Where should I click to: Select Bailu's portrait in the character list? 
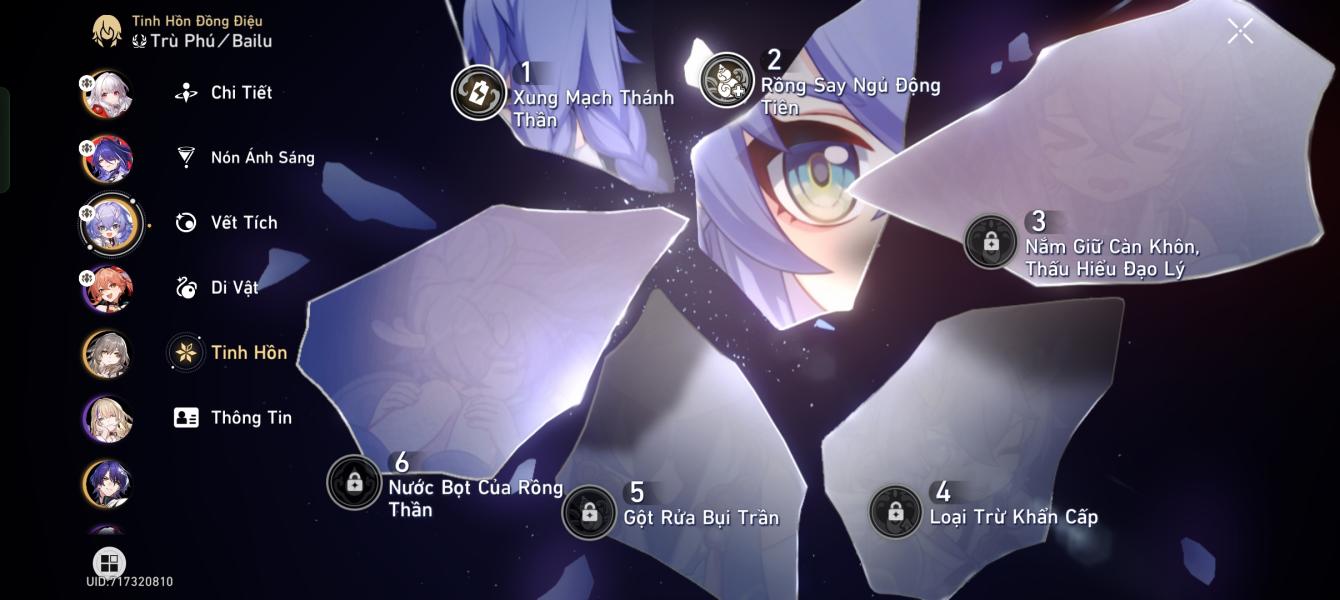point(110,224)
